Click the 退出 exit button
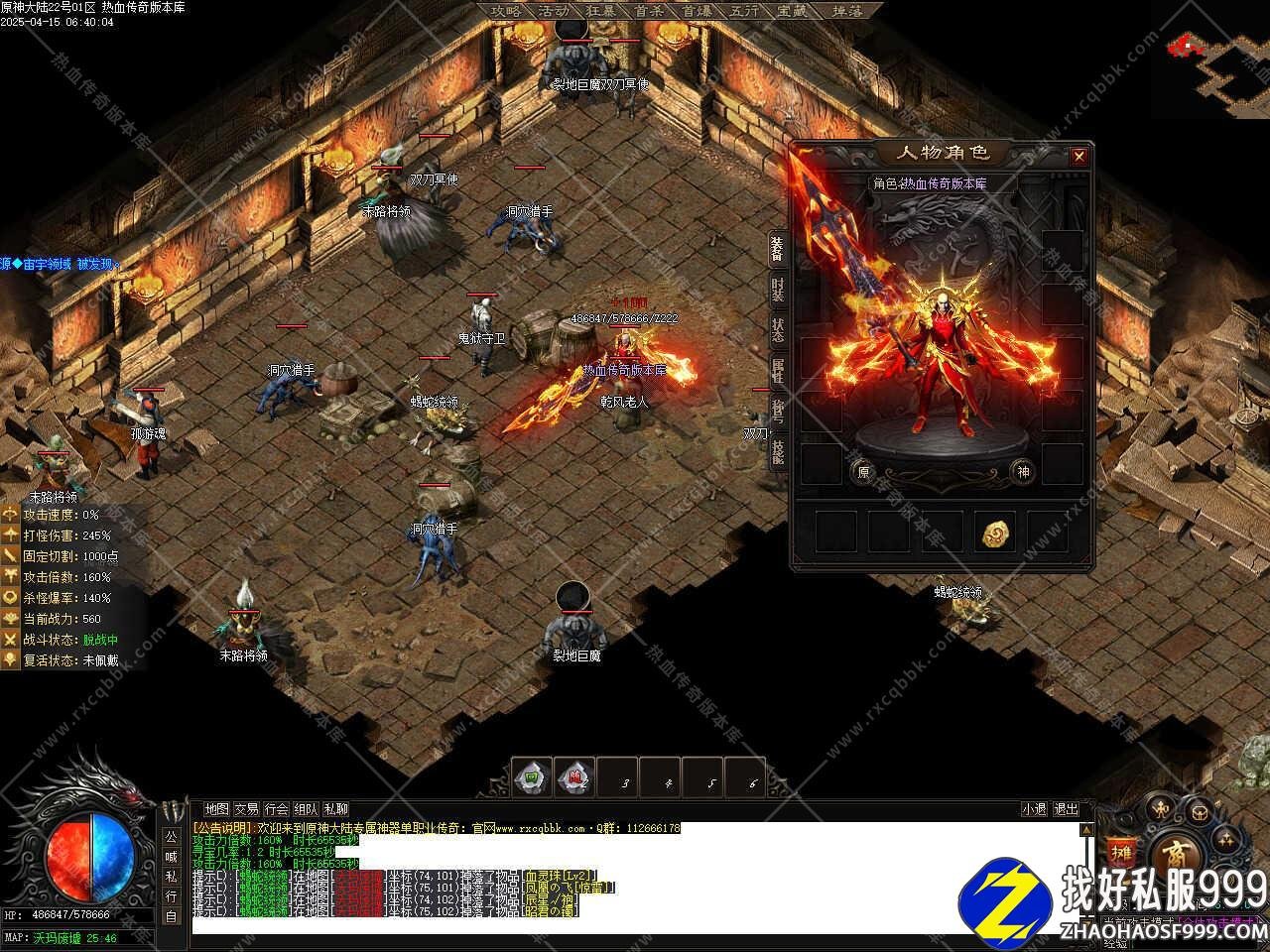This screenshot has width=1270, height=952. tap(1066, 809)
